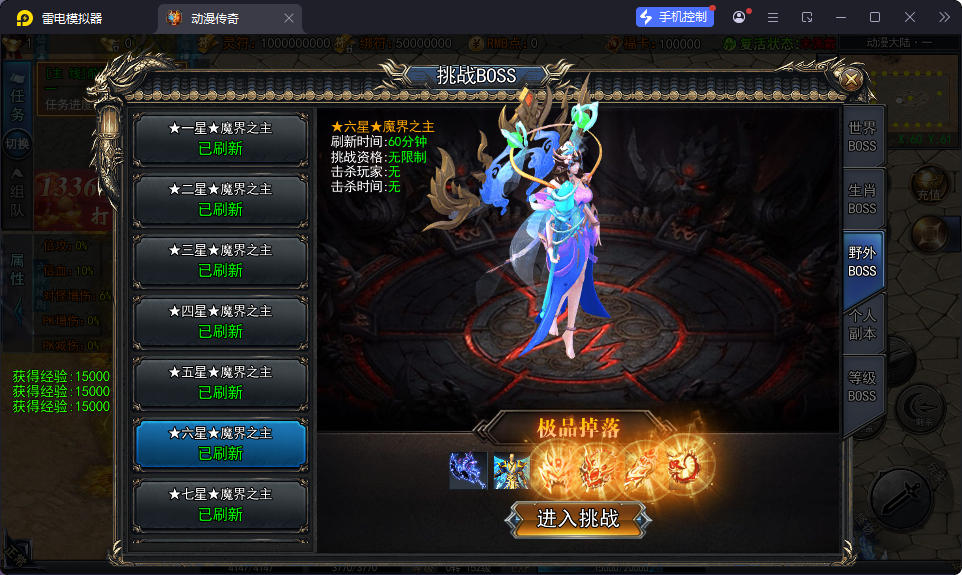
Task: Switch to the 生肖BOSS tab
Action: point(862,199)
